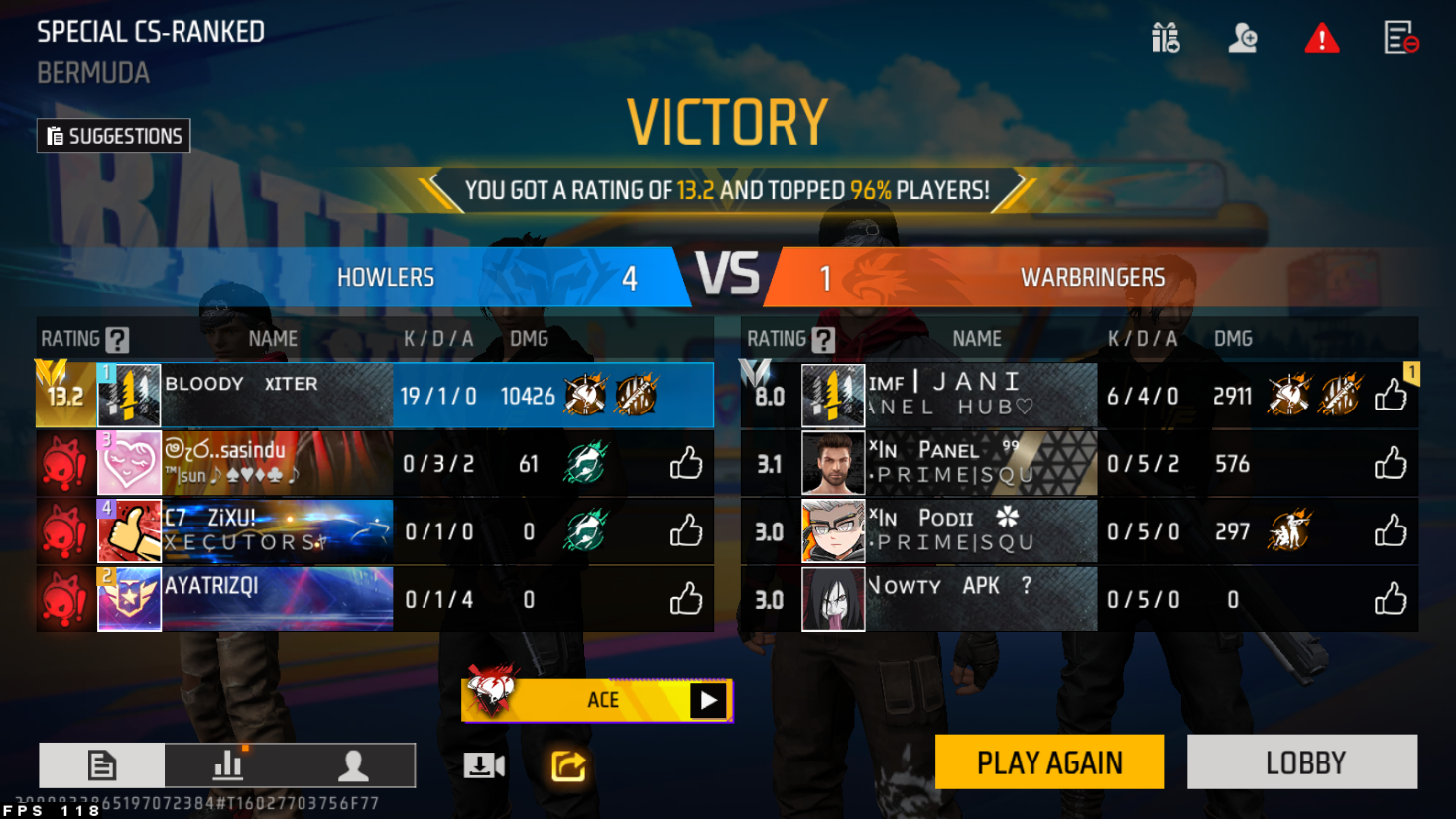Open the rating help question mark for HOWLERS

117,340
